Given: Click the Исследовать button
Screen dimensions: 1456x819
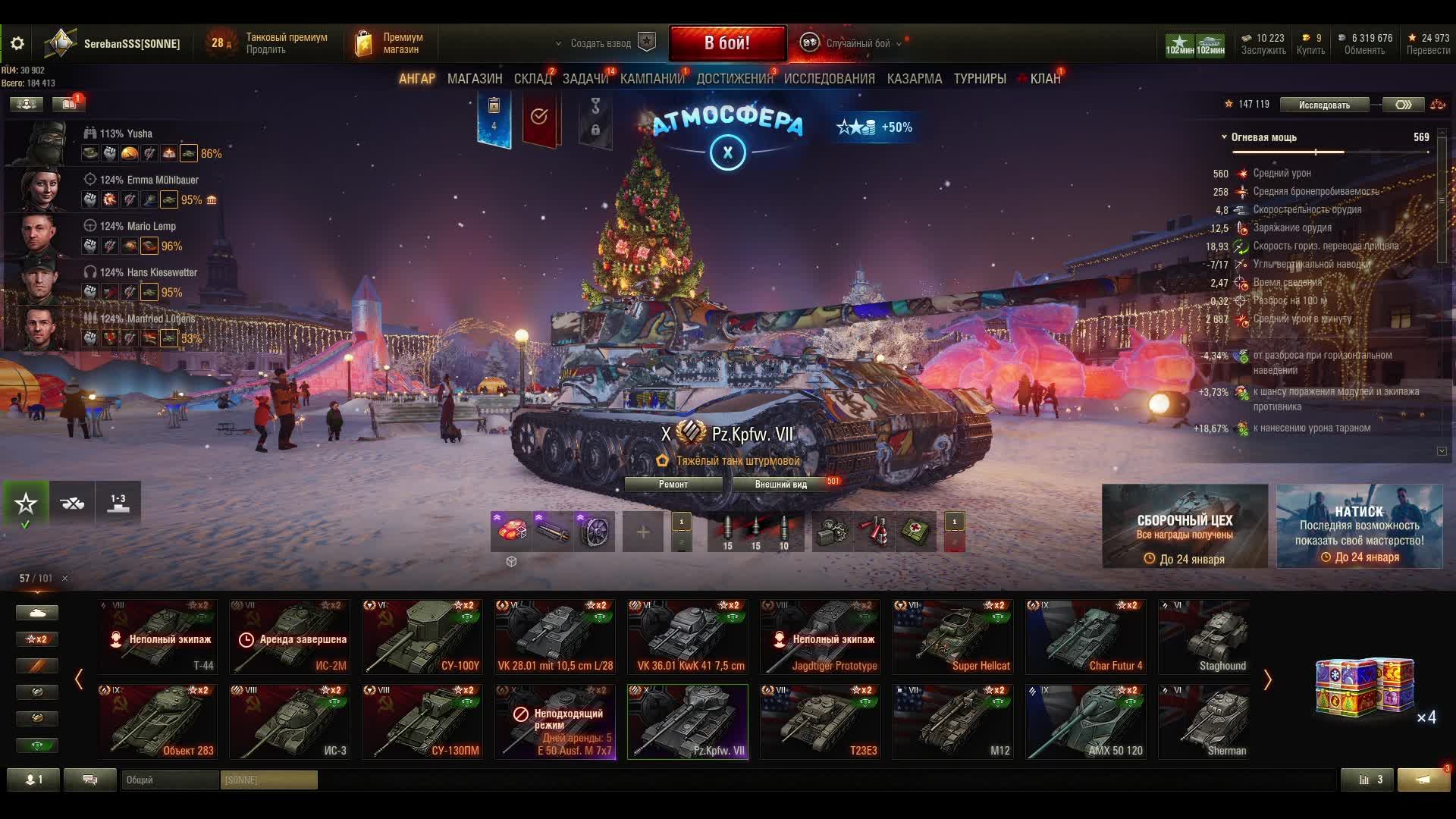Looking at the screenshot, I should click(1323, 105).
